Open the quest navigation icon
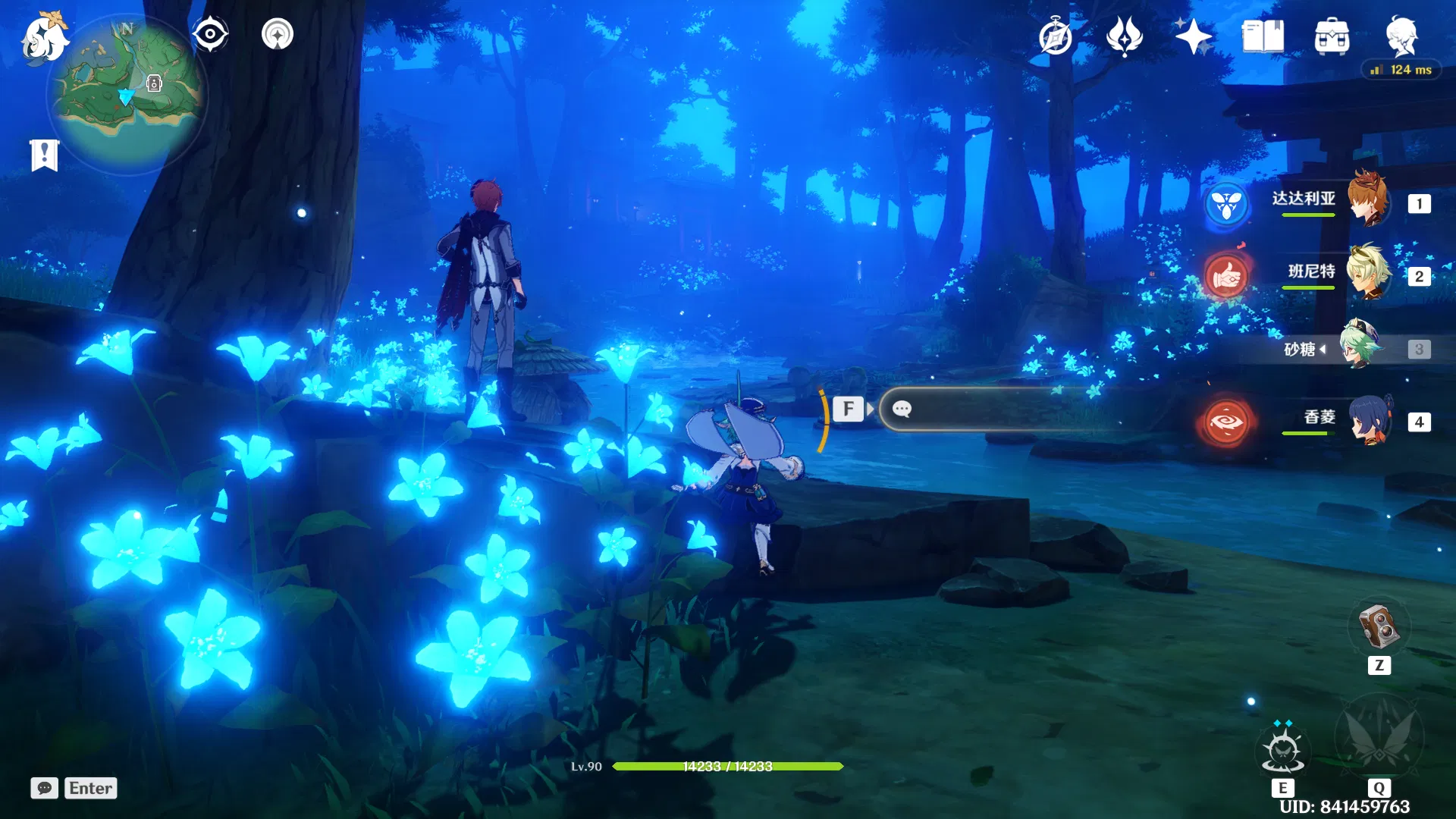This screenshot has height=819, width=1456. [278, 34]
